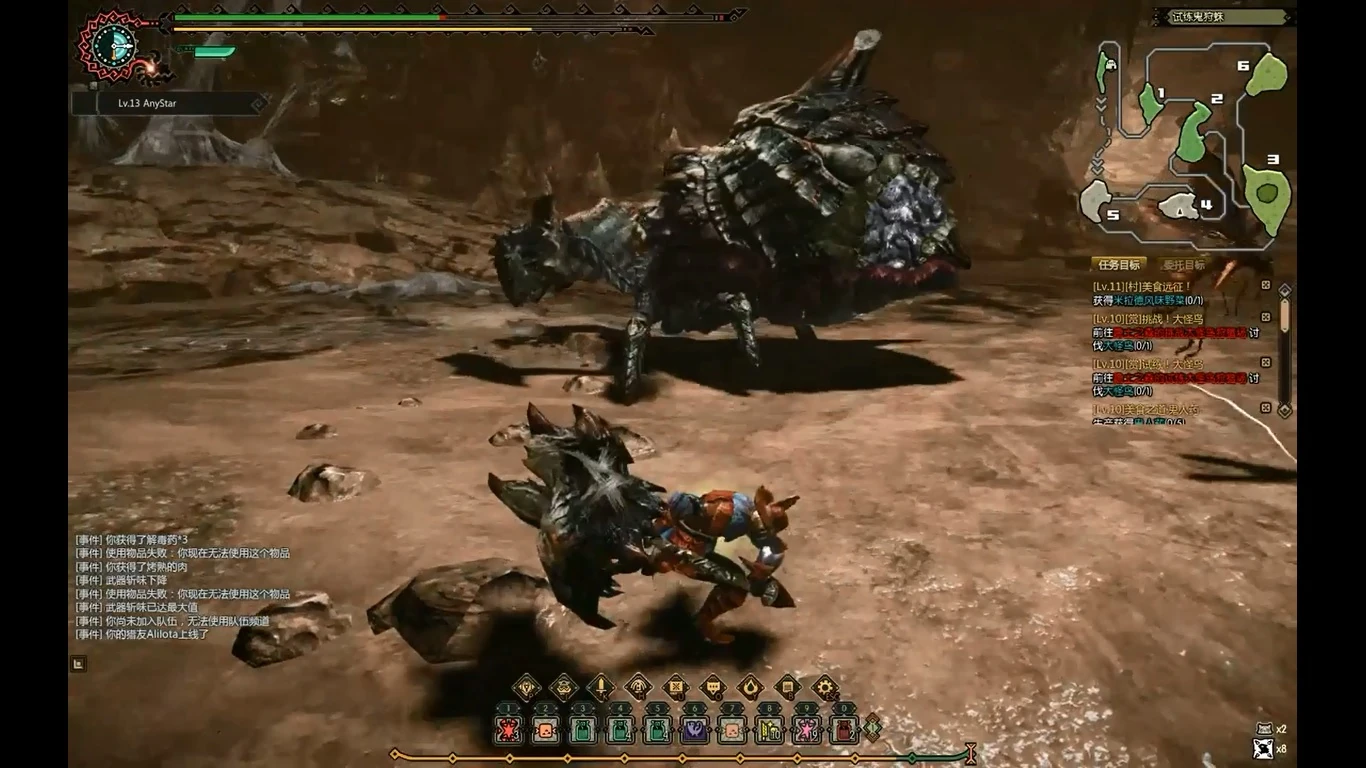The image size is (1366, 768).
Task: Click the blue 米拉德风味野菜 item link
Action: (x=1148, y=300)
